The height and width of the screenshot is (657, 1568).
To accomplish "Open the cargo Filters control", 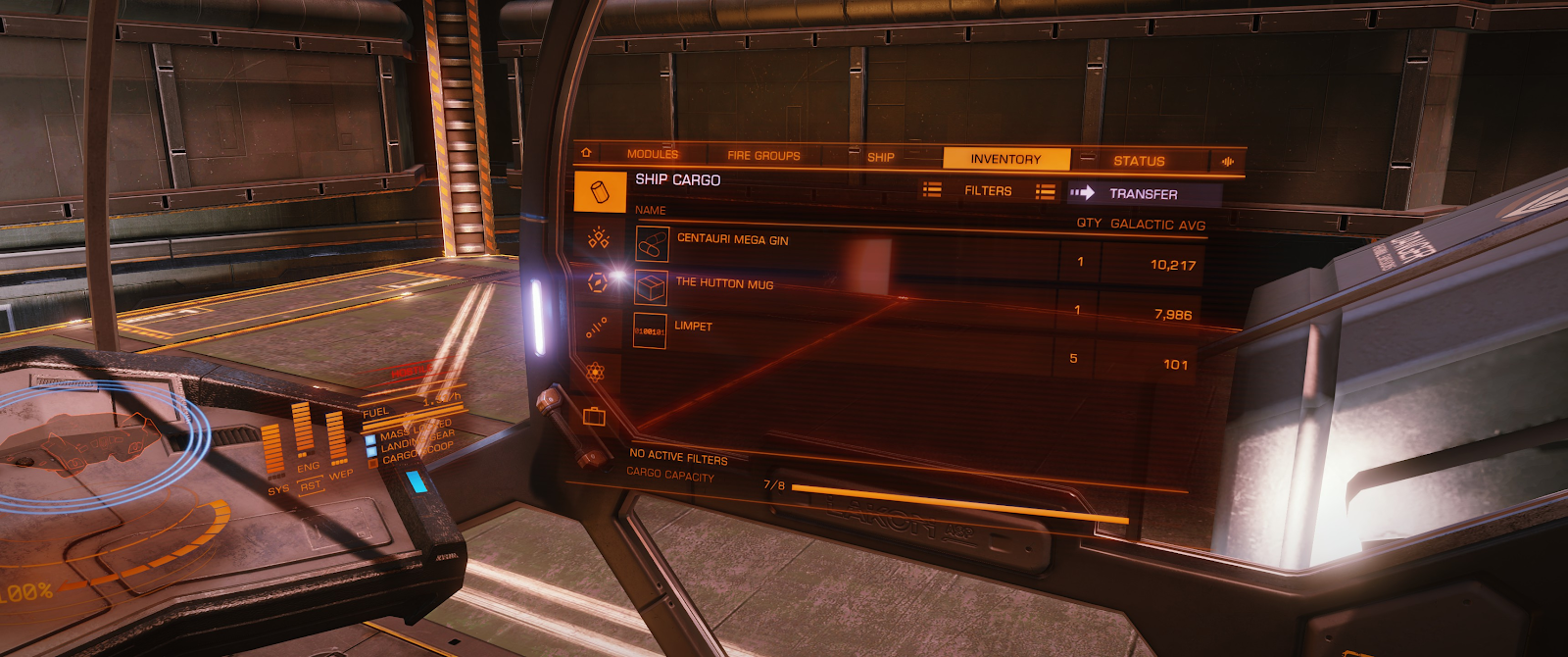I will [988, 191].
